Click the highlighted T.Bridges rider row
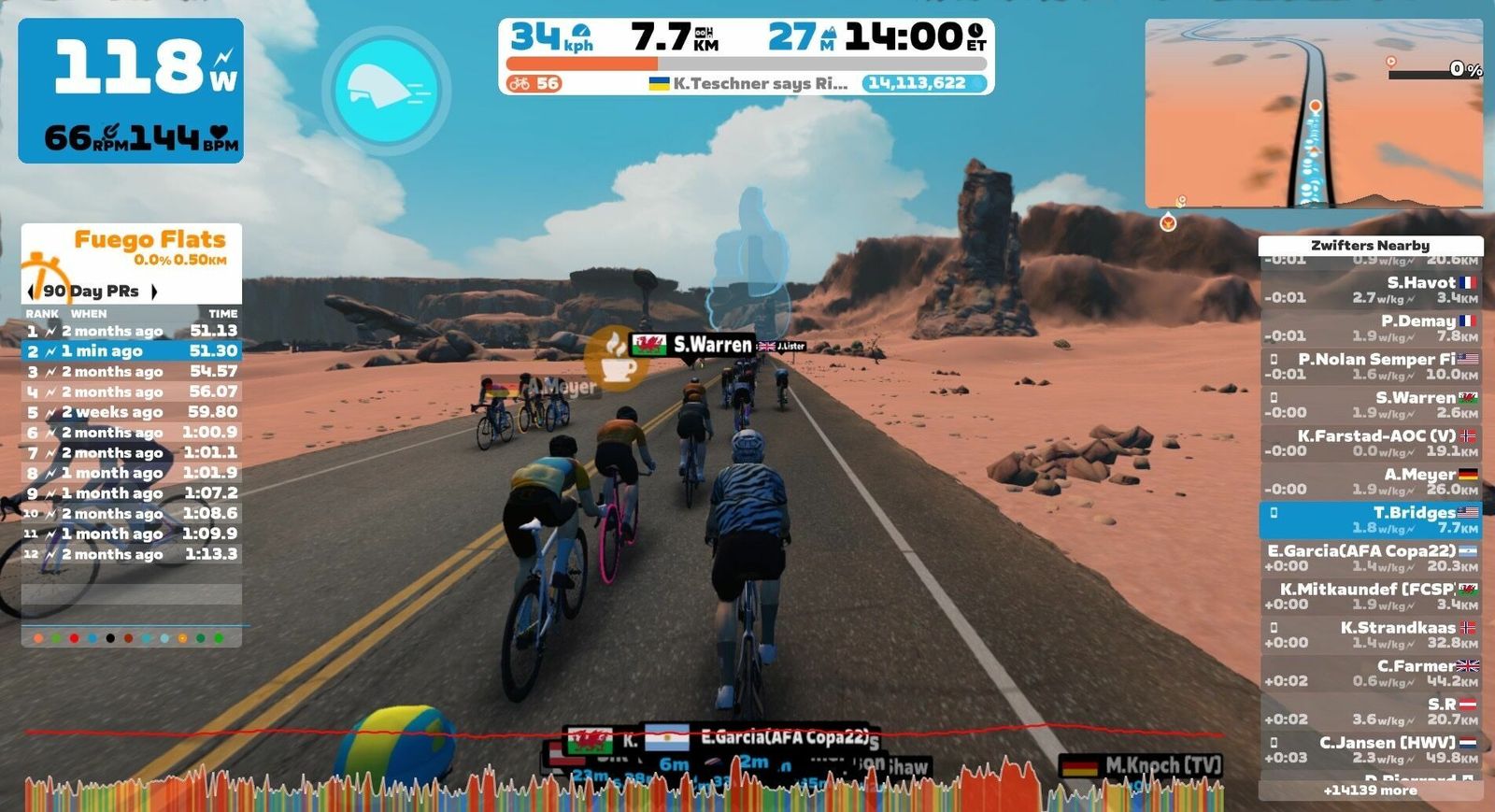1495x812 pixels. (1371, 520)
